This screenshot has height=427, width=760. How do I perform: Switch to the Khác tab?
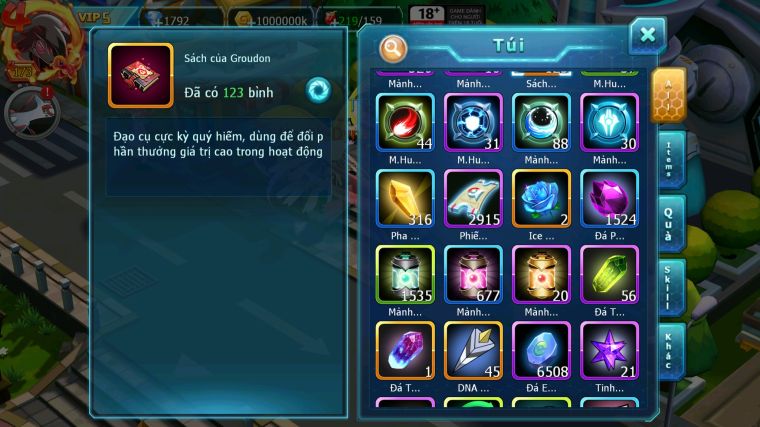[670, 351]
